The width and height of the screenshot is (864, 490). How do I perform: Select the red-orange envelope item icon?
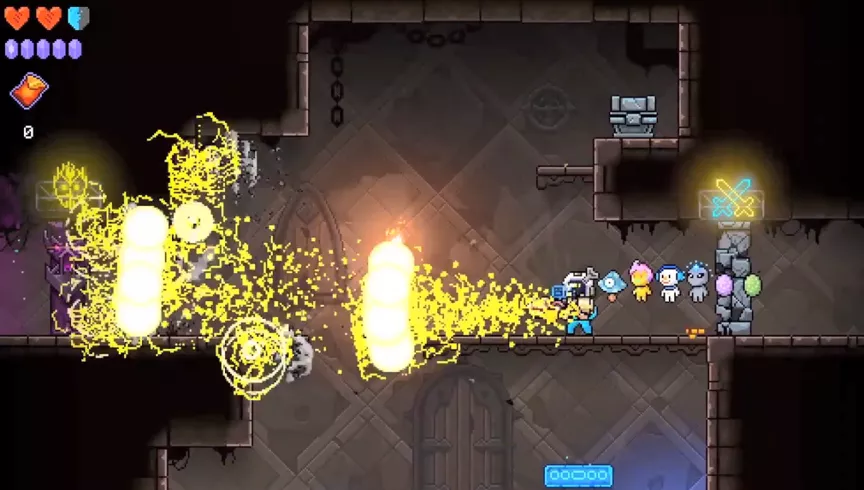29,92
